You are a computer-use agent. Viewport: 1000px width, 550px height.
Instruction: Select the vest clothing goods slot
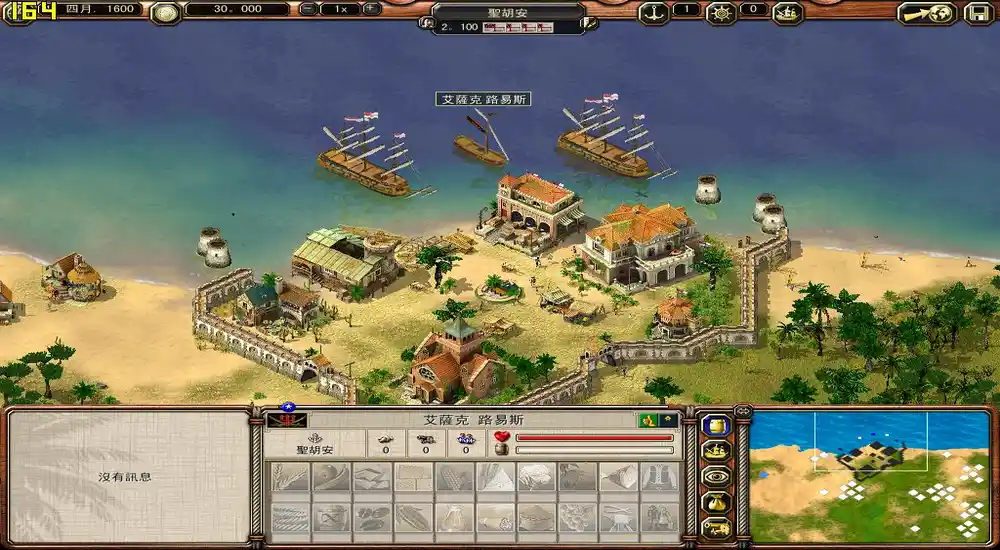(658, 477)
